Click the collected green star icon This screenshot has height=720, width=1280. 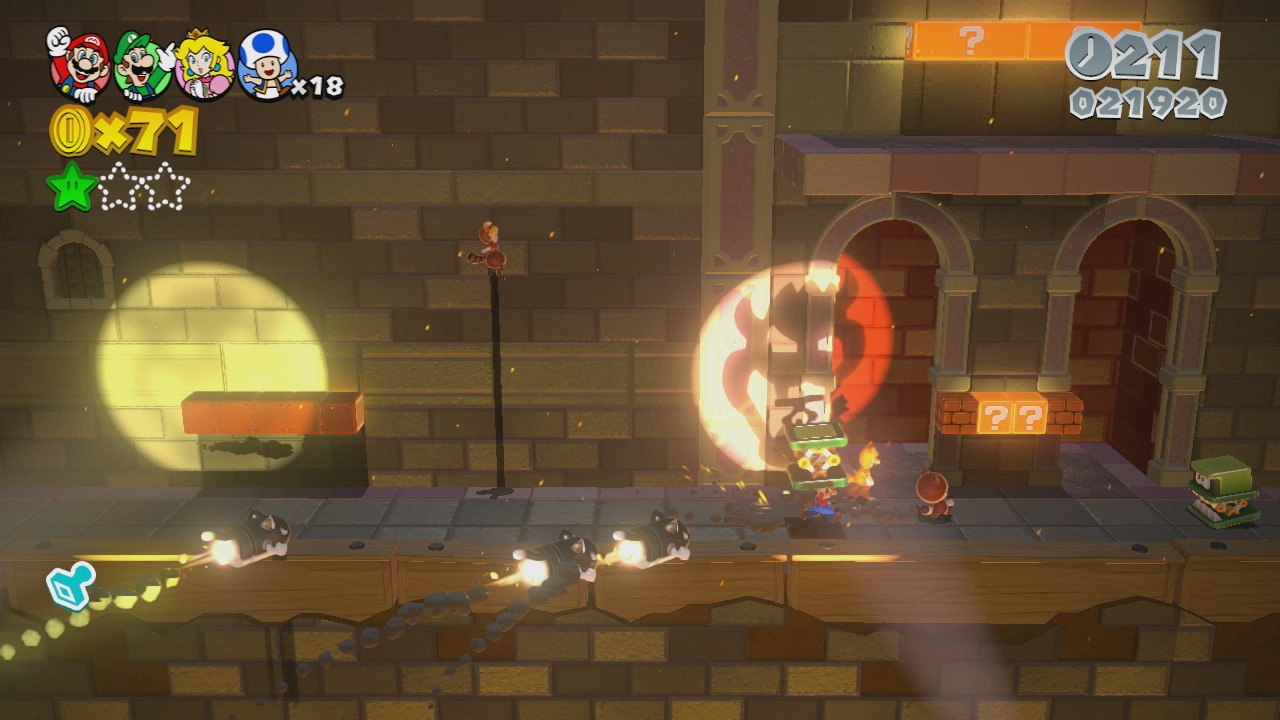[x=71, y=187]
